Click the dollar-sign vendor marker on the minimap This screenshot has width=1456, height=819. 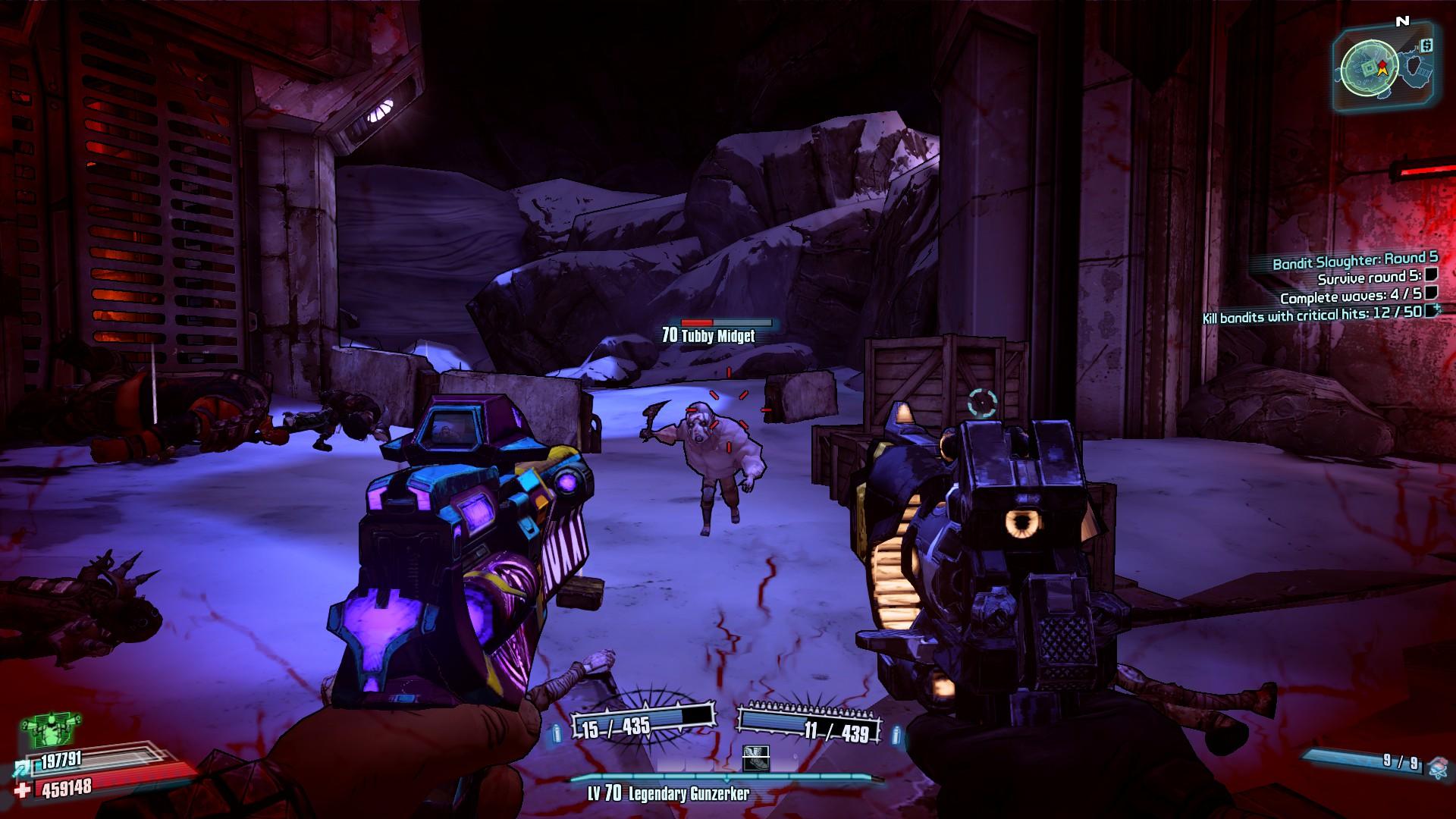(x=1427, y=45)
